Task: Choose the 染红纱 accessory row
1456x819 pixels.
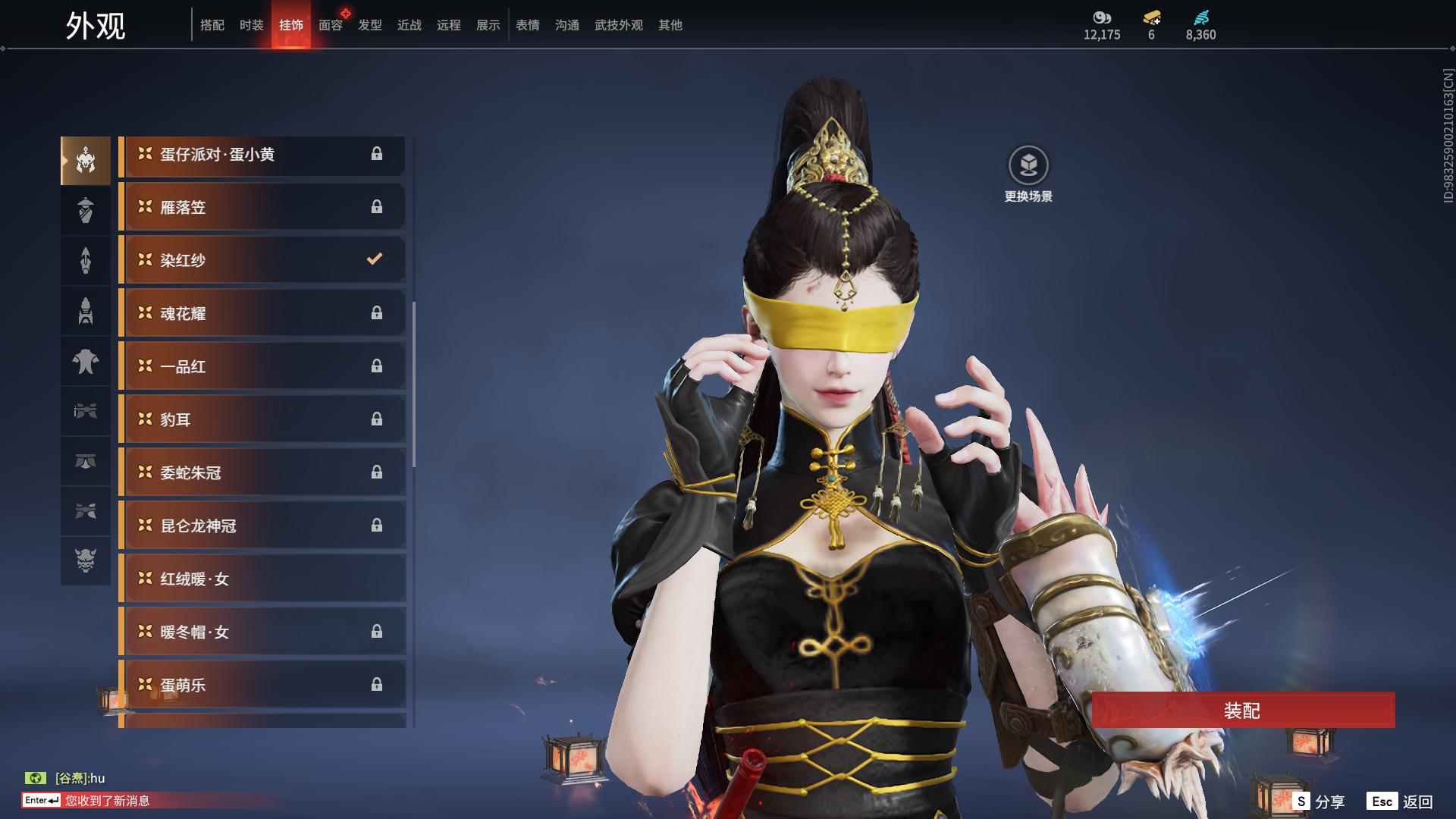Action: tap(262, 260)
